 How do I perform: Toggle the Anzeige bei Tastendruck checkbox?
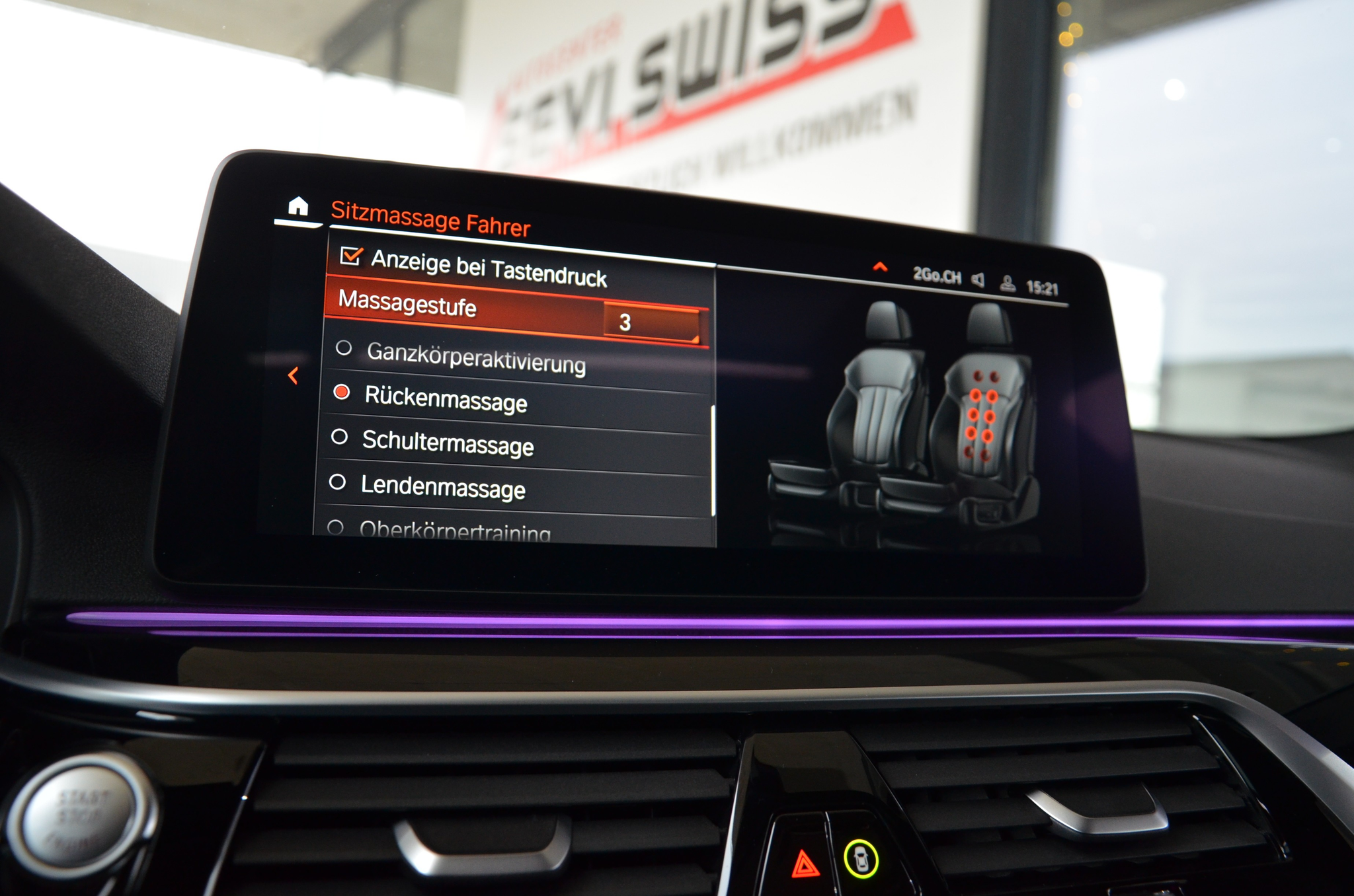(x=350, y=256)
